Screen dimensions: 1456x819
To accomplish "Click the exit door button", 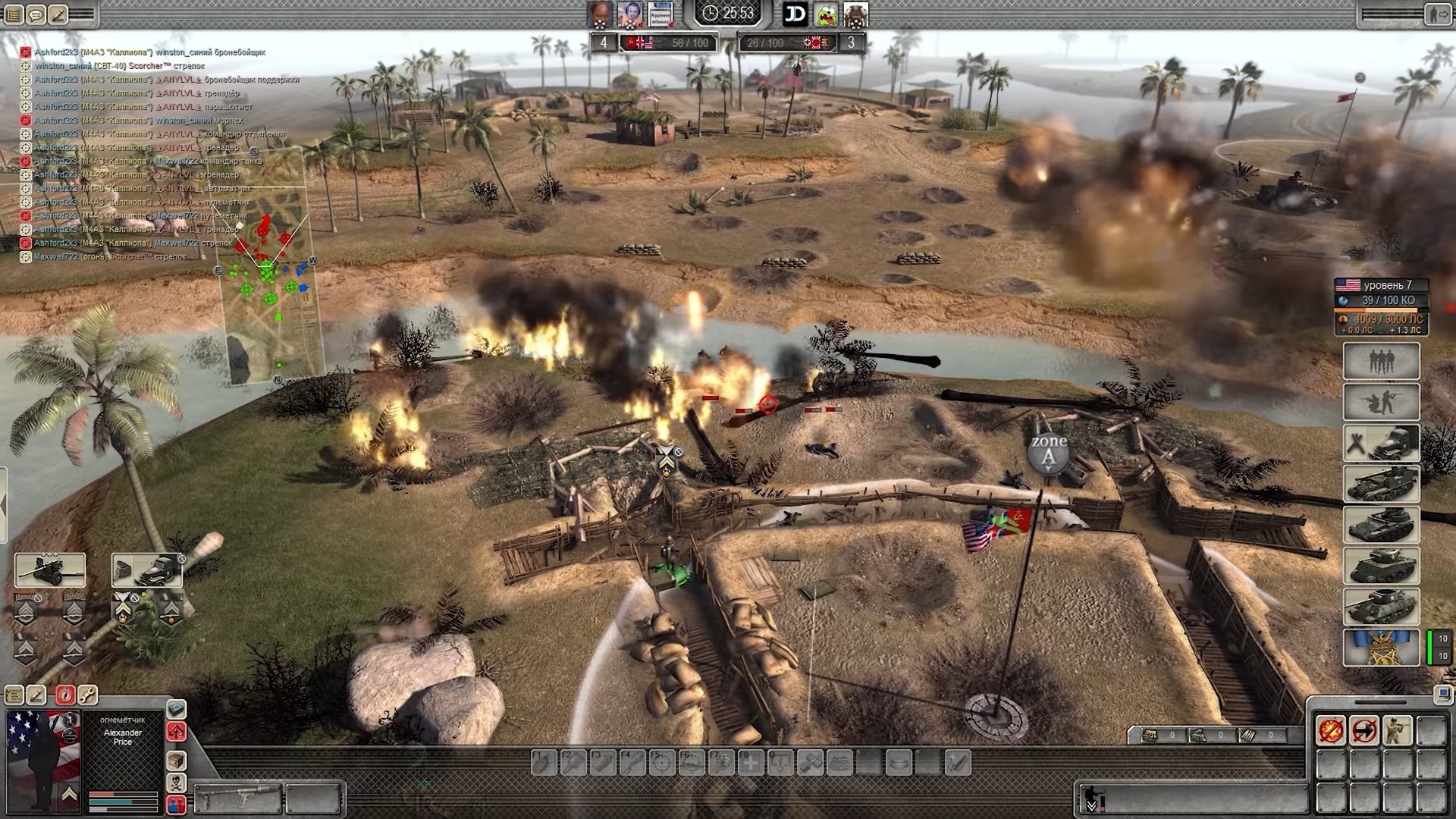I will pyautogui.click(x=1436, y=14).
